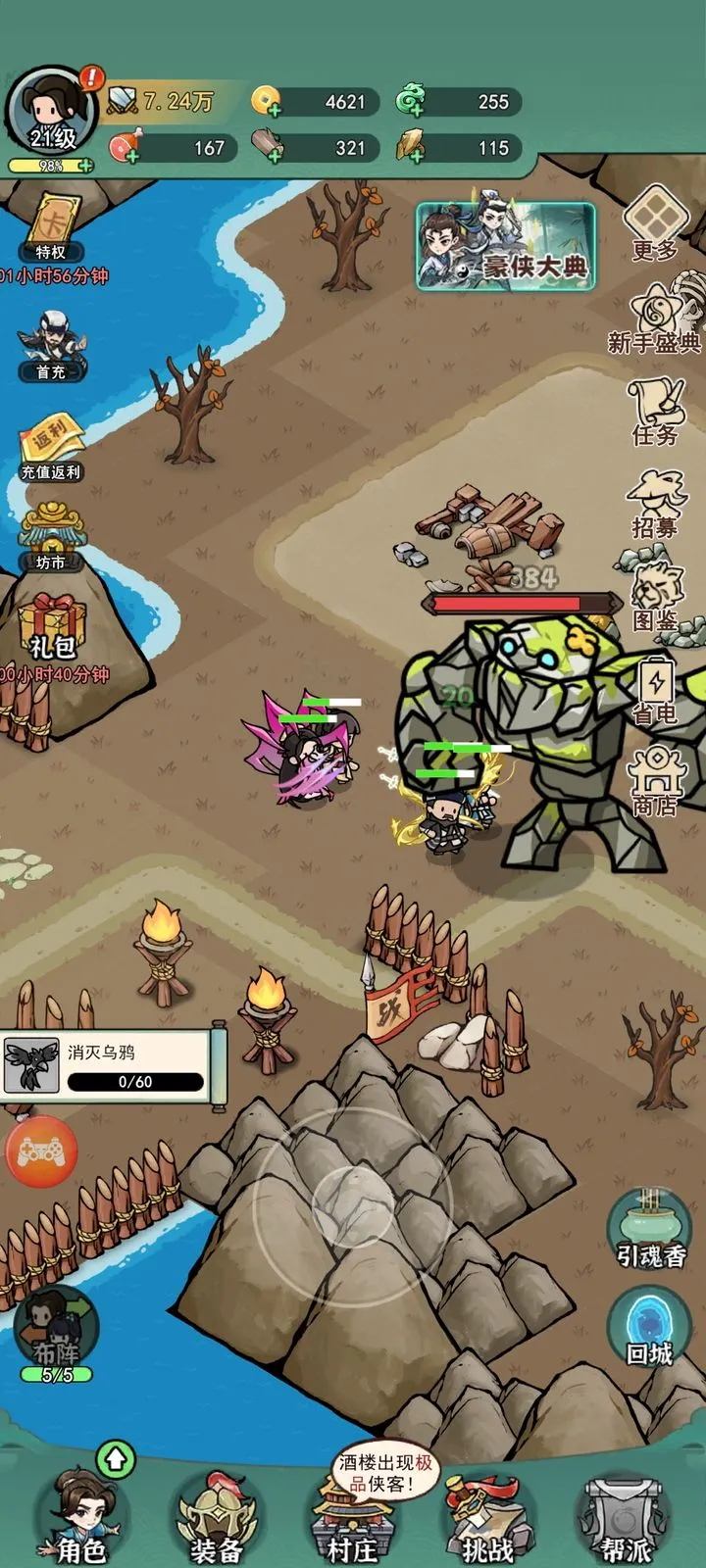
Task: Toggle 省电 power saving mode
Action: point(655,689)
